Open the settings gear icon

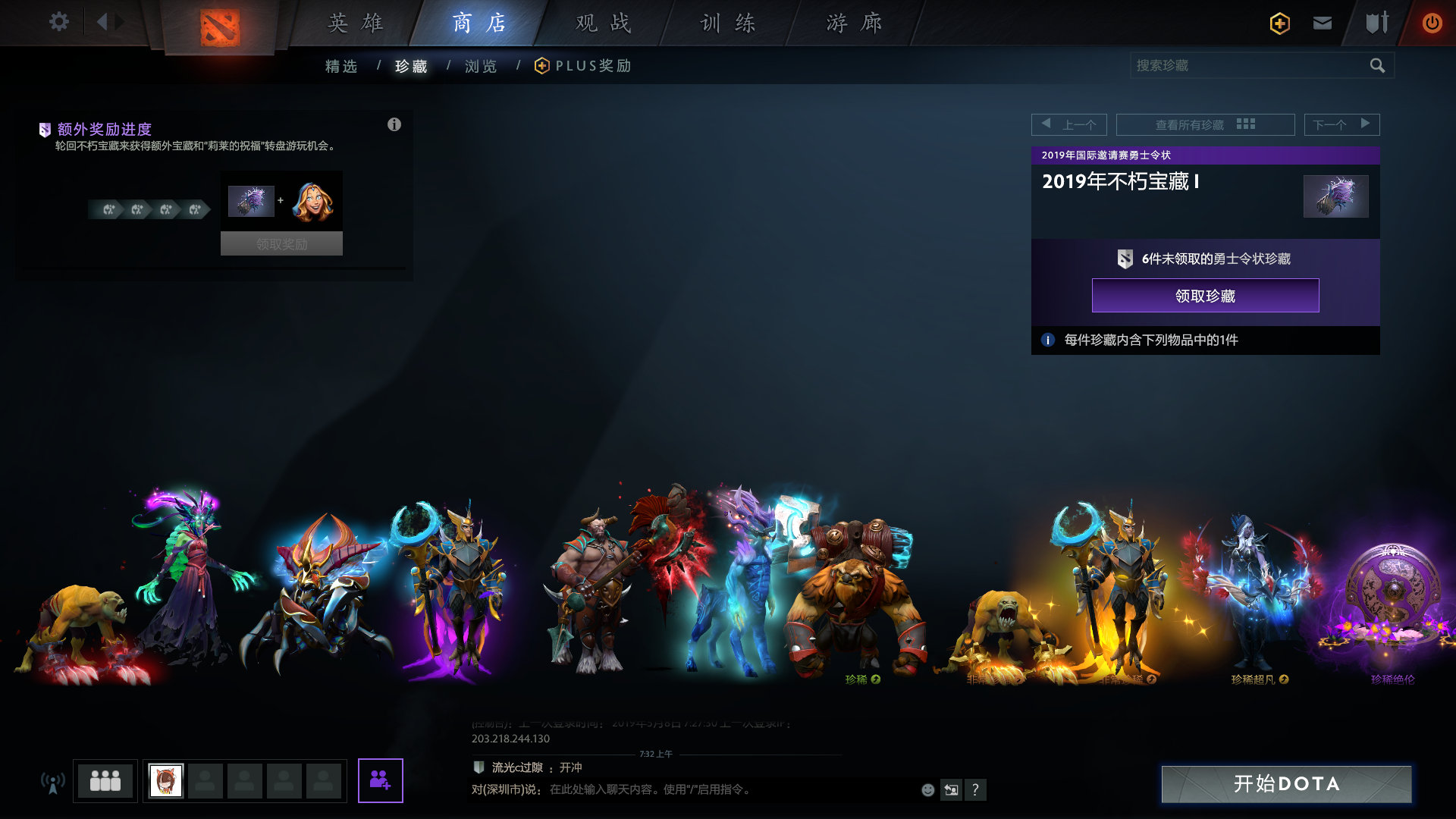coord(58,22)
